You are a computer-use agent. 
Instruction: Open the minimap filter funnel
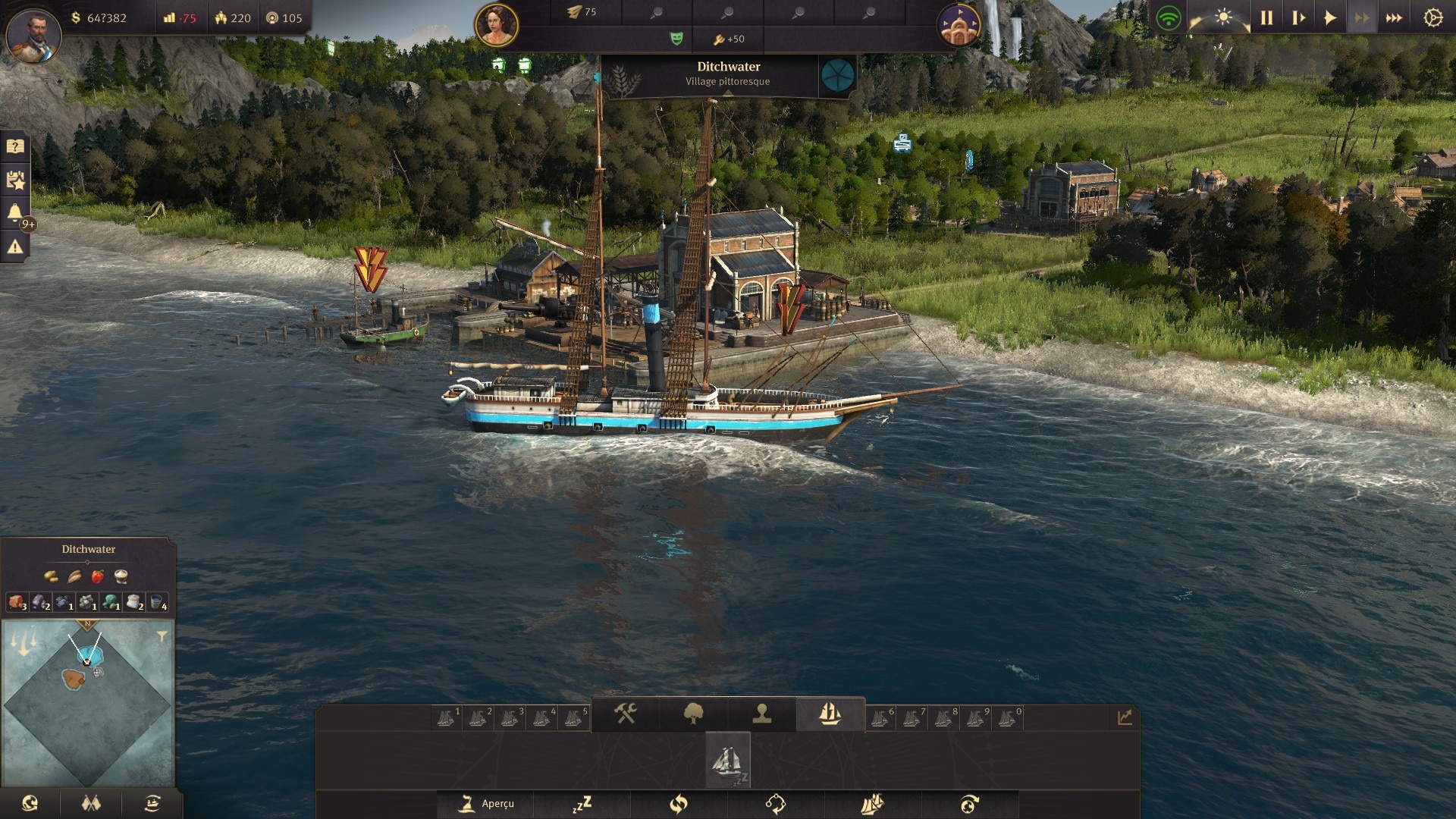[x=162, y=636]
